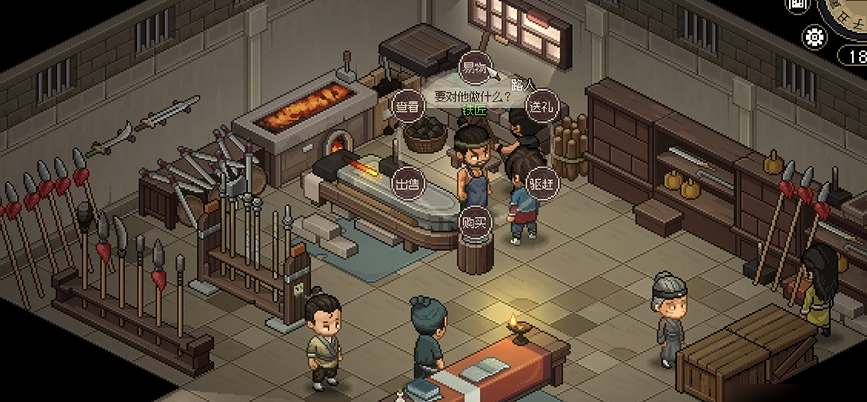867x402 pixels.
Task: Select 查看 to inspect the blacksmith
Action: 407,106
